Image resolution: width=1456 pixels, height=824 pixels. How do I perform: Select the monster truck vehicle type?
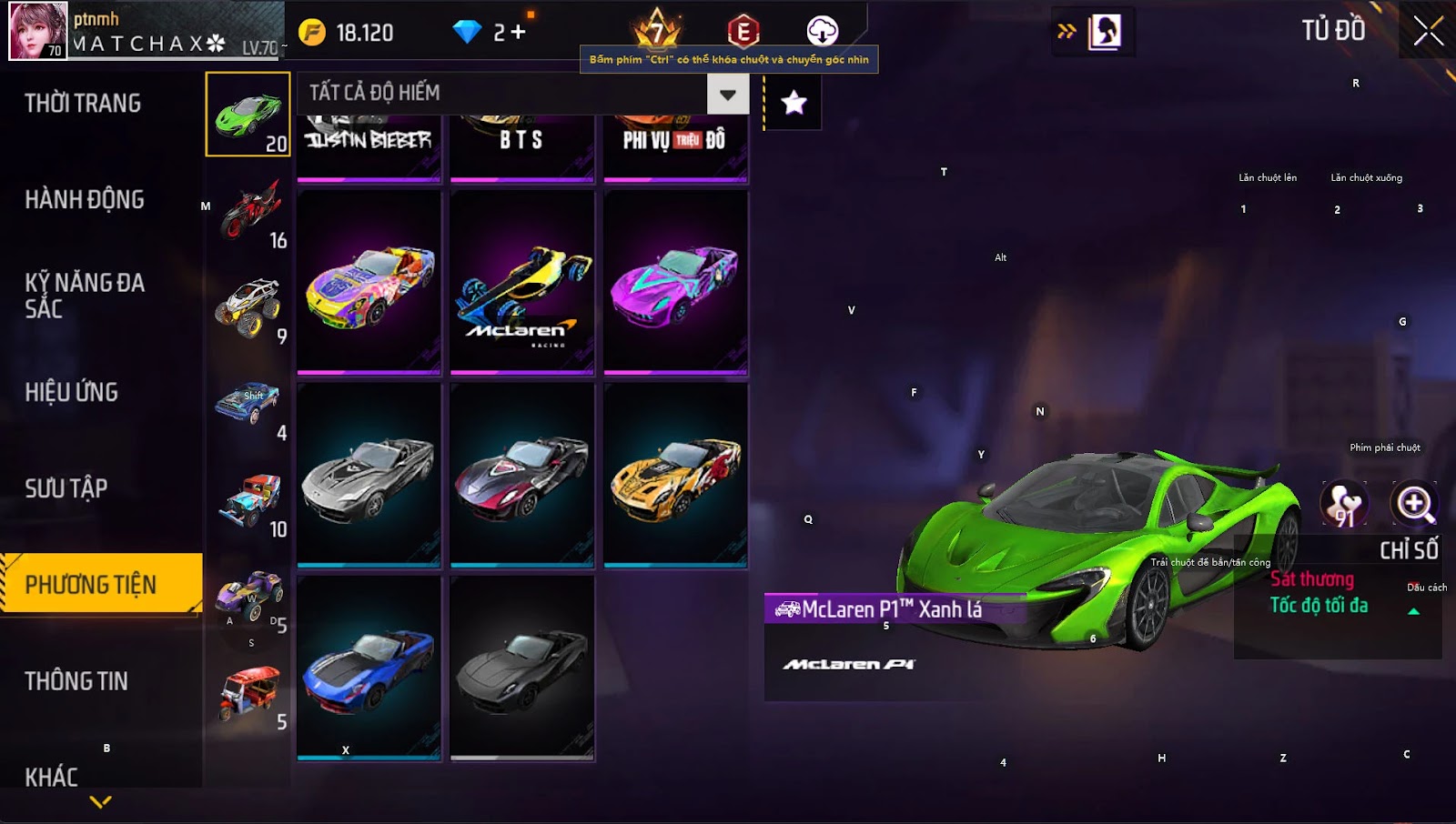click(x=249, y=307)
